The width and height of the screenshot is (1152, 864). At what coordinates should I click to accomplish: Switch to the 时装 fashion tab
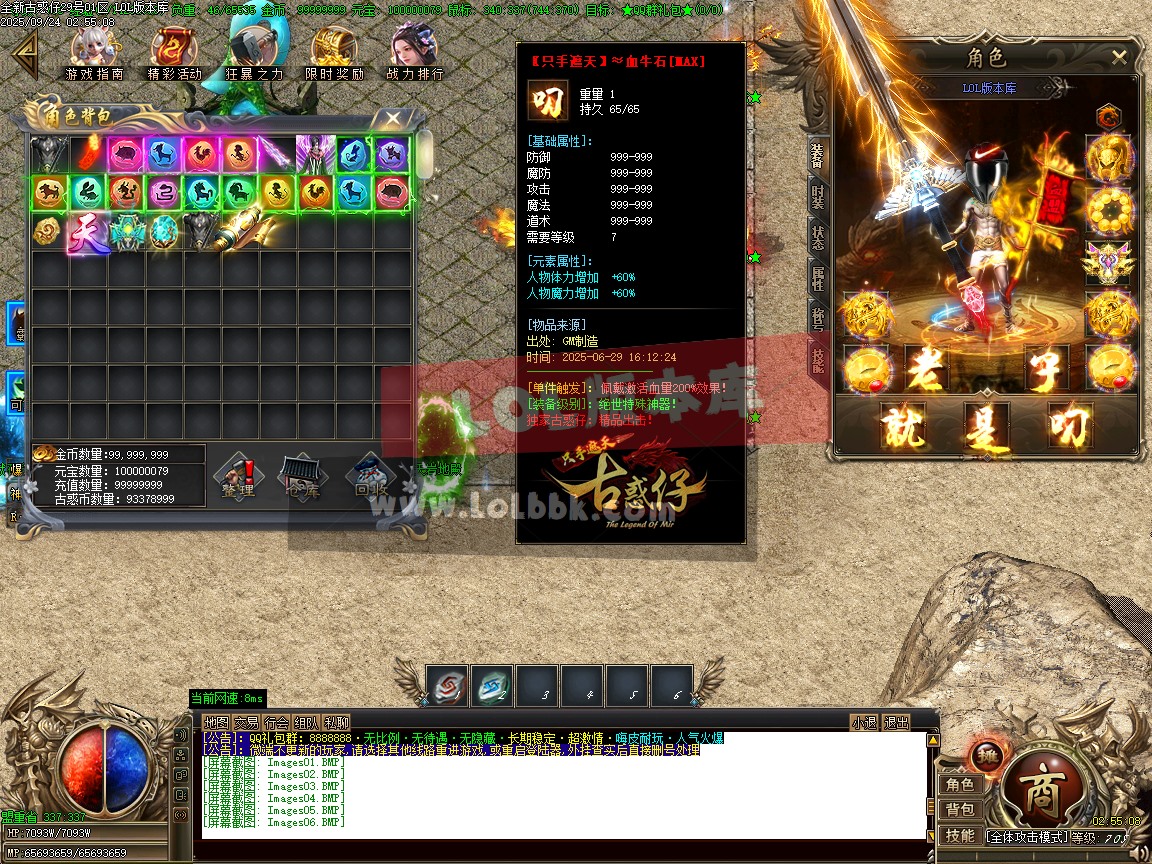click(818, 195)
